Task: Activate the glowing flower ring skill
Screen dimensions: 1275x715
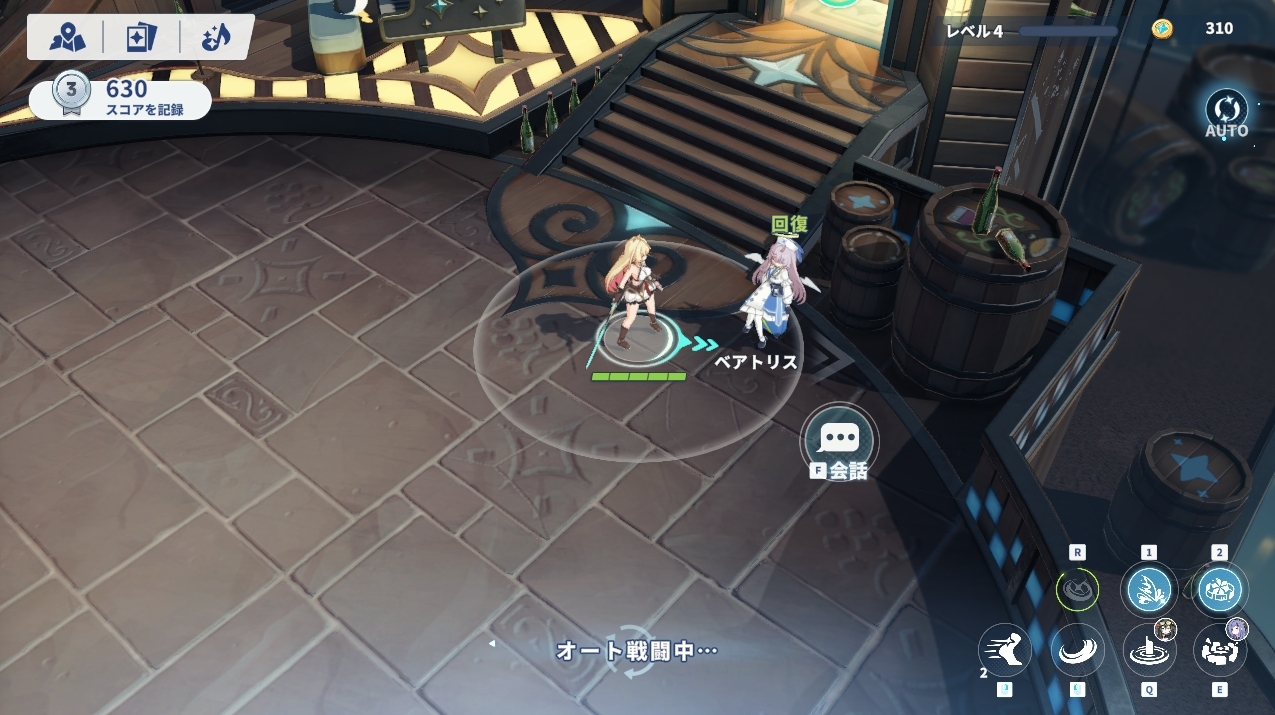Action: click(1219, 590)
